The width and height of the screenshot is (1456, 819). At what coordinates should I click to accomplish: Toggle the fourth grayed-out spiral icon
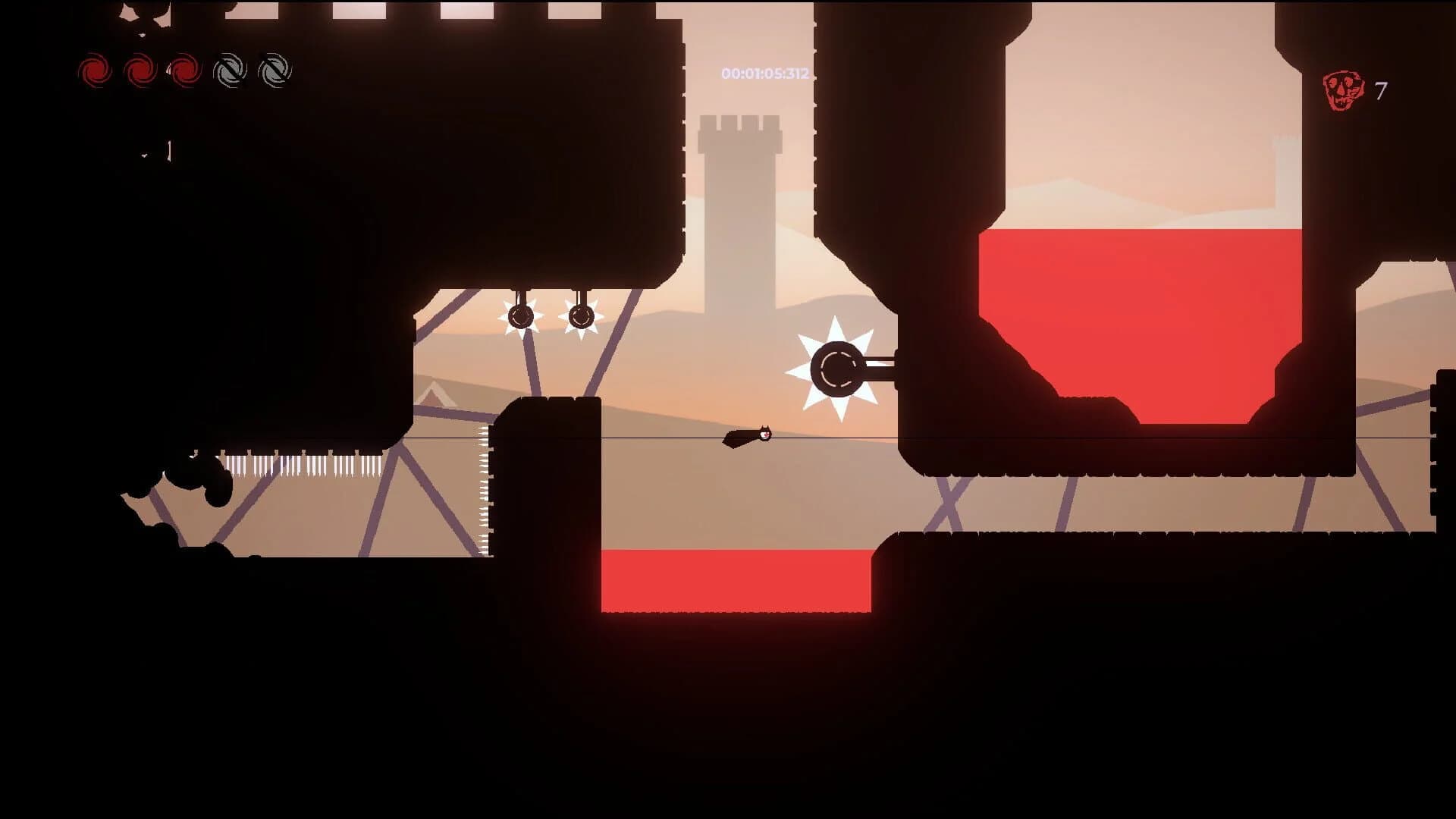coord(231,72)
